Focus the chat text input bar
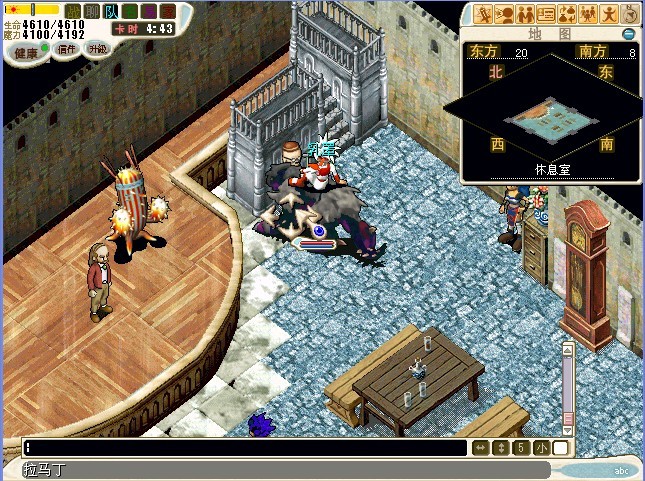 tap(240, 448)
